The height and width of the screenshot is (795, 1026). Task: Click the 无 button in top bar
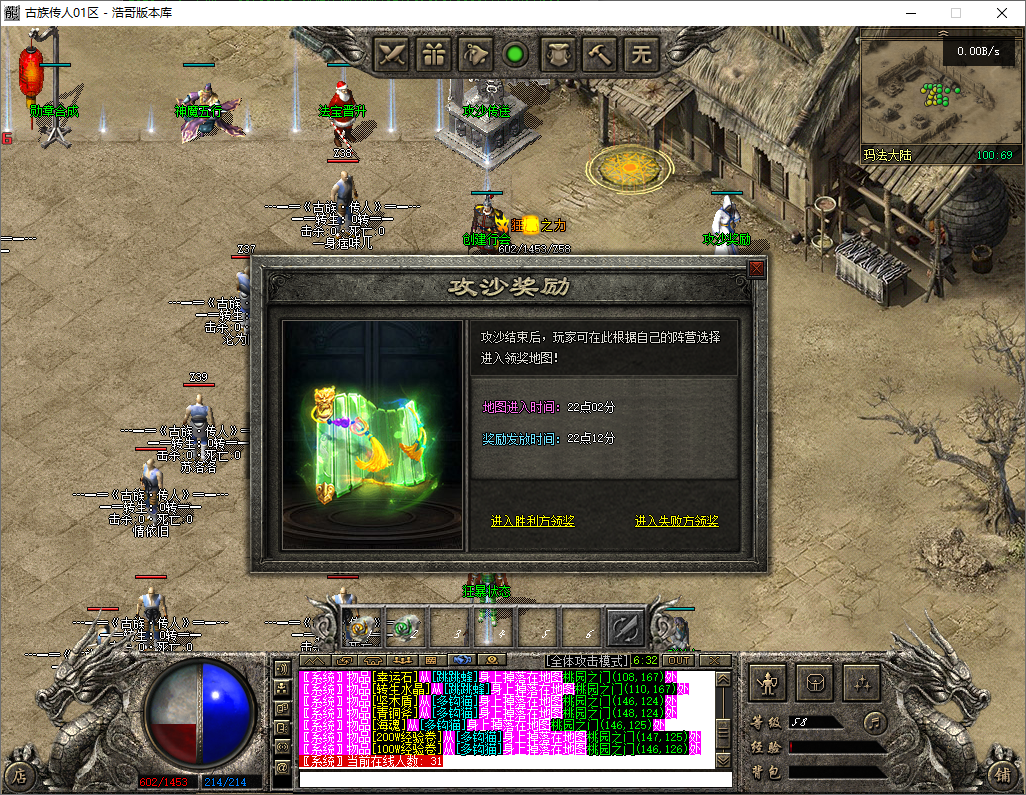tap(643, 54)
